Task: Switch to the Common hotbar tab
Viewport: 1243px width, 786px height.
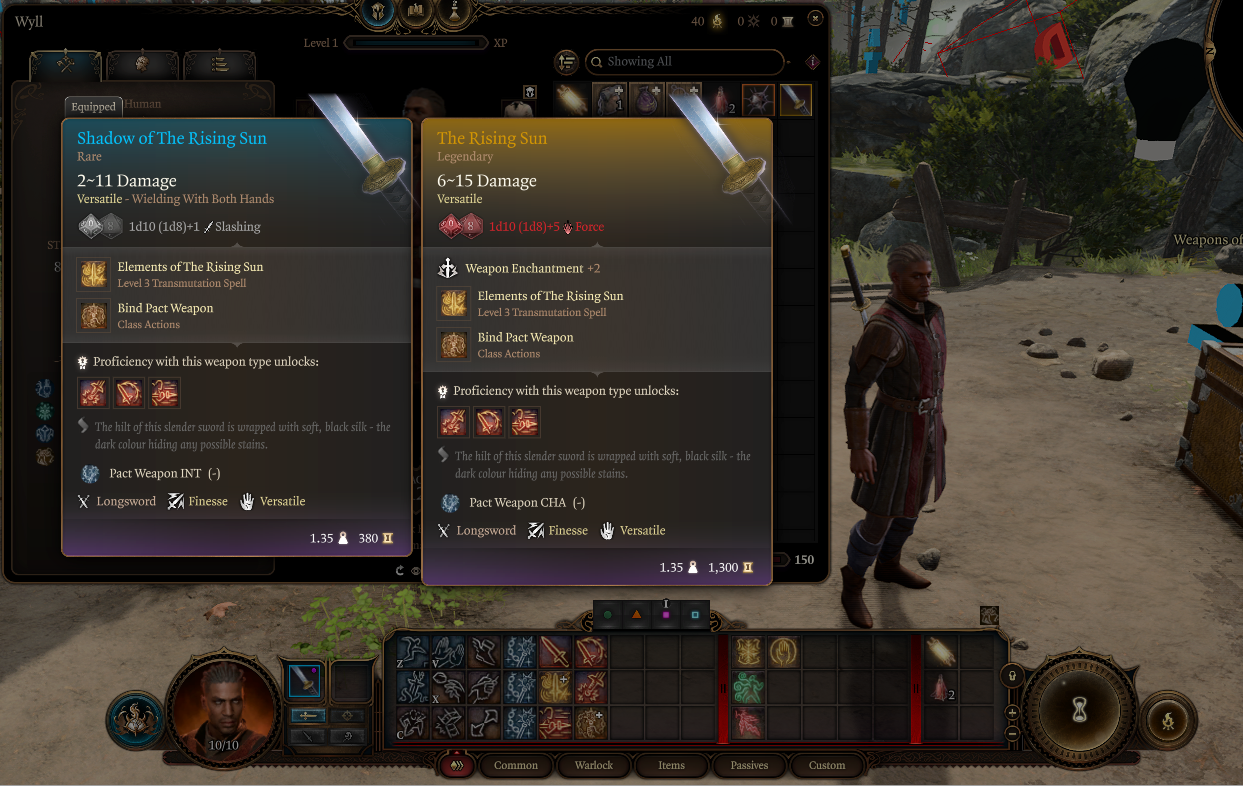Action: tap(516, 765)
